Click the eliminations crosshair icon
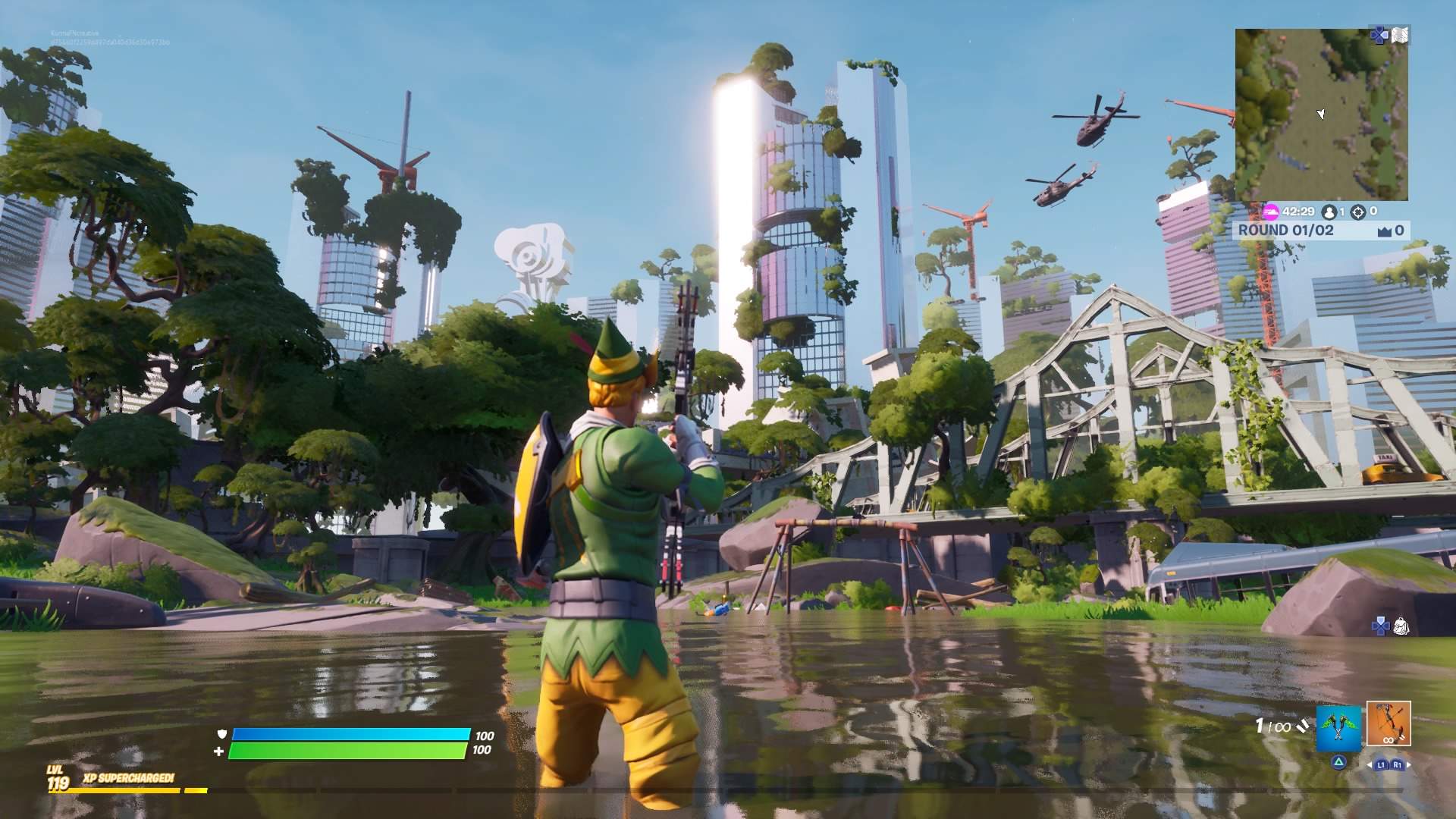This screenshot has height=819, width=1456. (1358, 212)
